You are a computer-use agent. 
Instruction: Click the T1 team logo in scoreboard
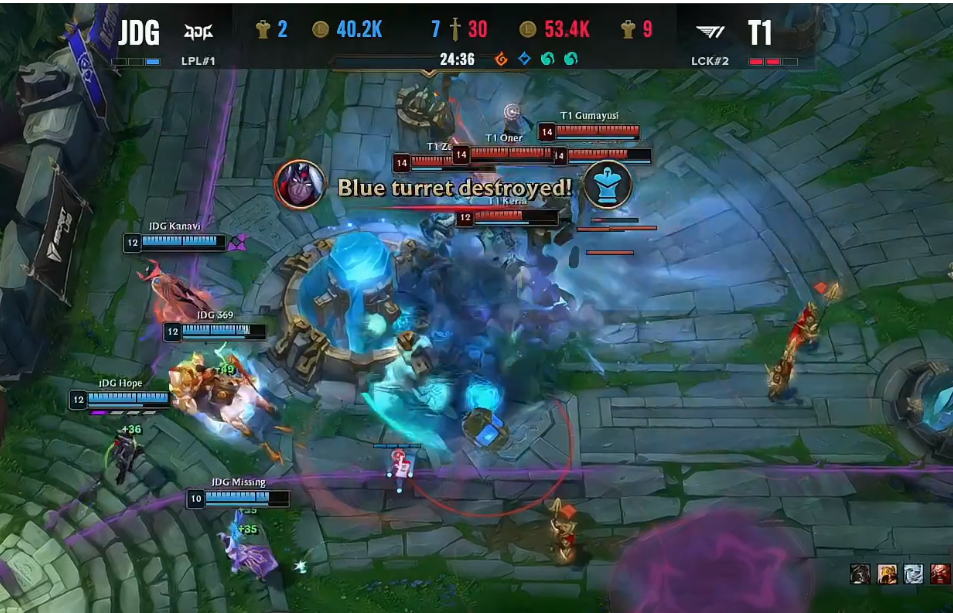point(712,31)
